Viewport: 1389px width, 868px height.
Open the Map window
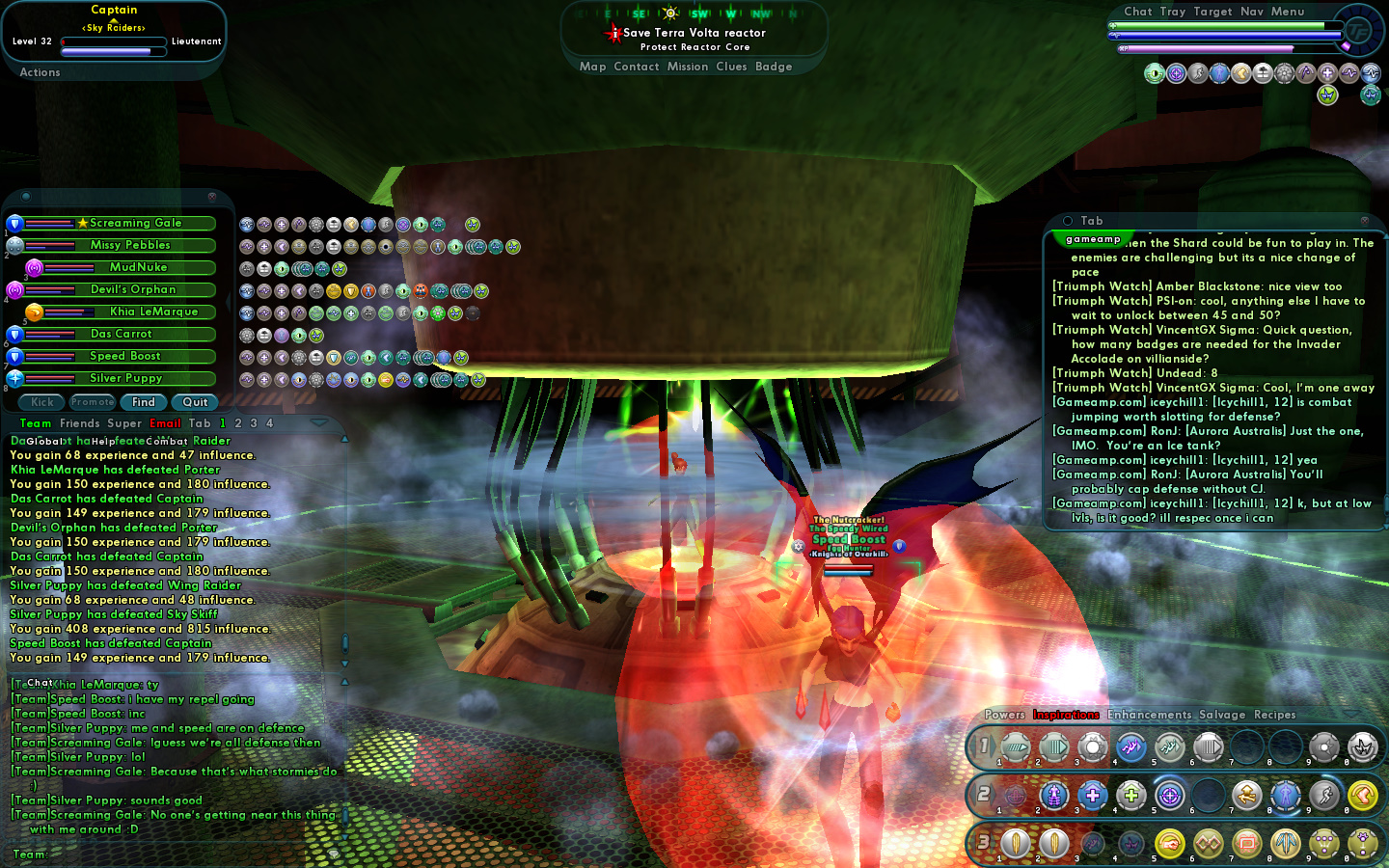(592, 67)
